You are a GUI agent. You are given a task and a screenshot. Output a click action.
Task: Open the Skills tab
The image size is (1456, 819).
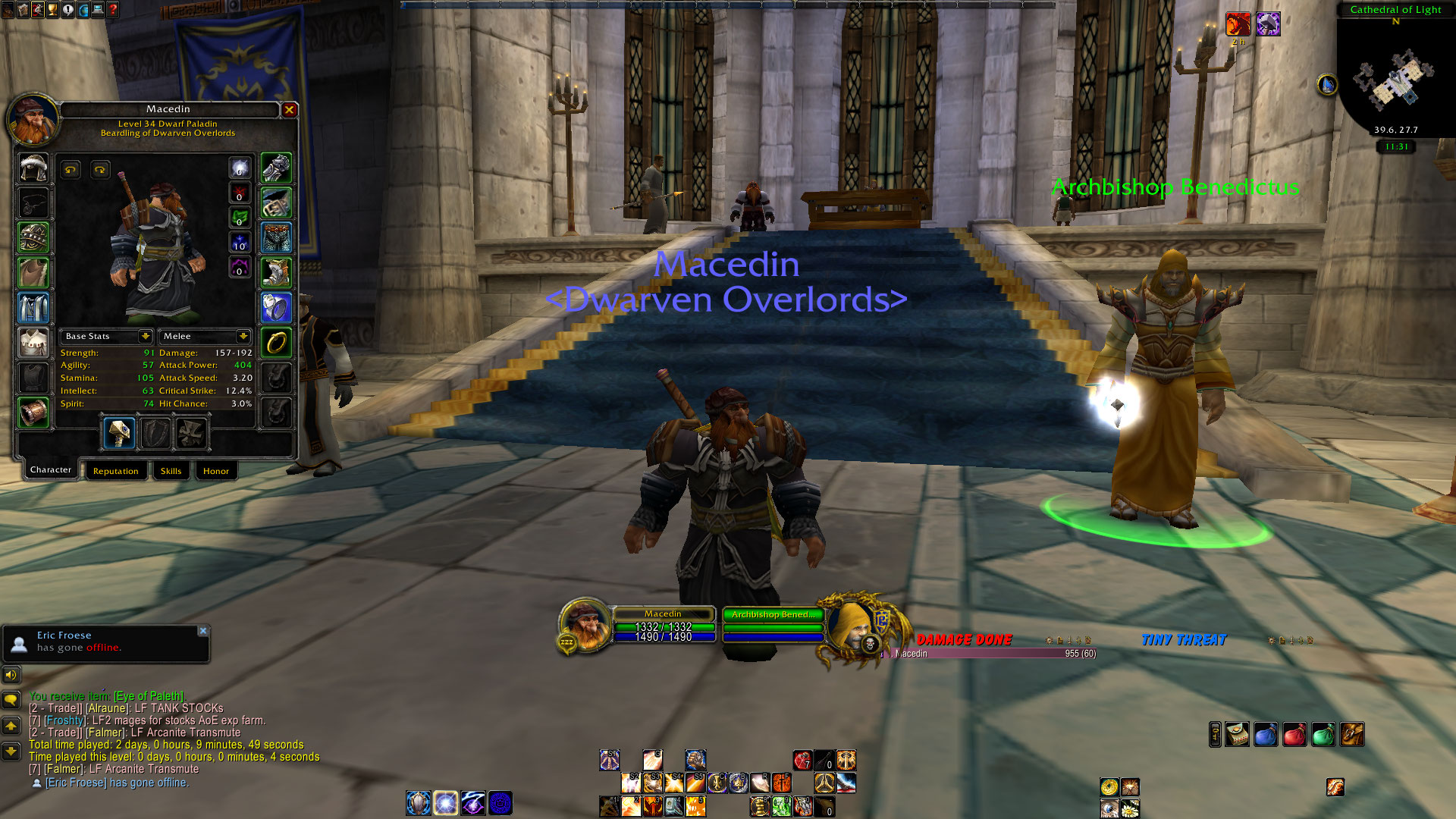171,471
